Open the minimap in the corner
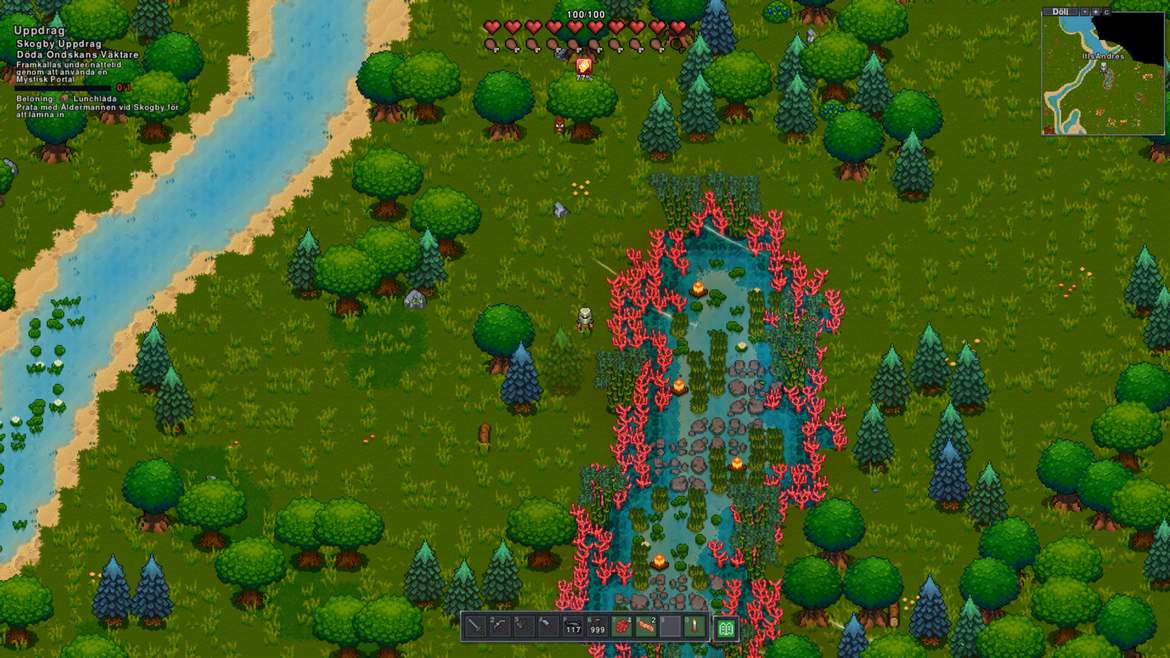The width and height of the screenshot is (1170, 658). coord(1102,76)
